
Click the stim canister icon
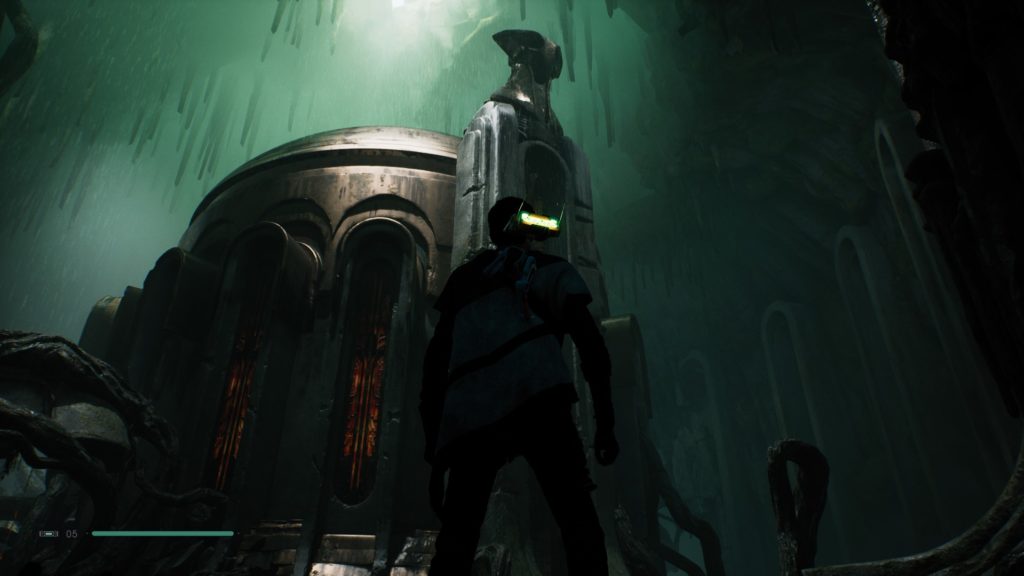click(x=49, y=534)
